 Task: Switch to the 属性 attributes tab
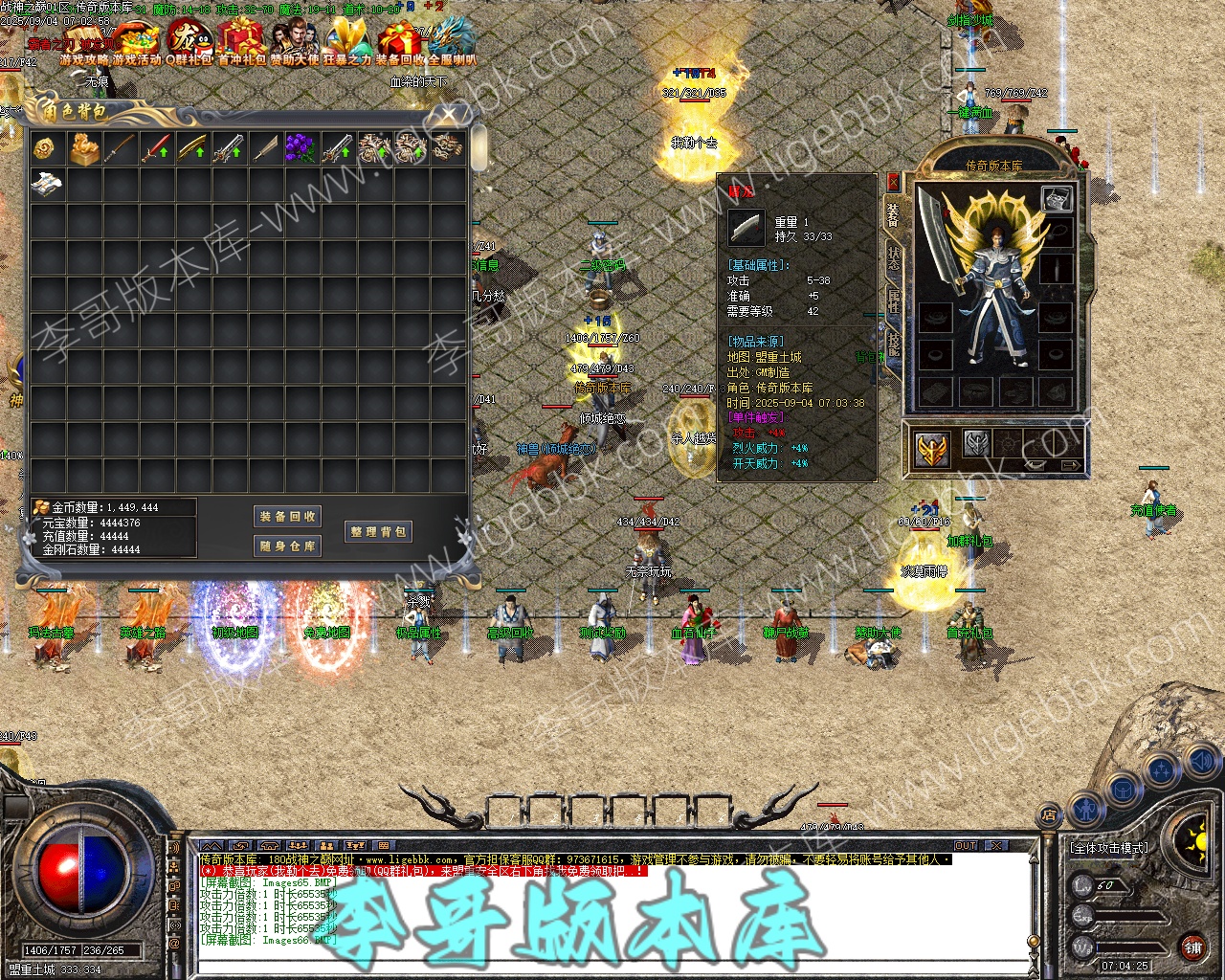click(893, 301)
